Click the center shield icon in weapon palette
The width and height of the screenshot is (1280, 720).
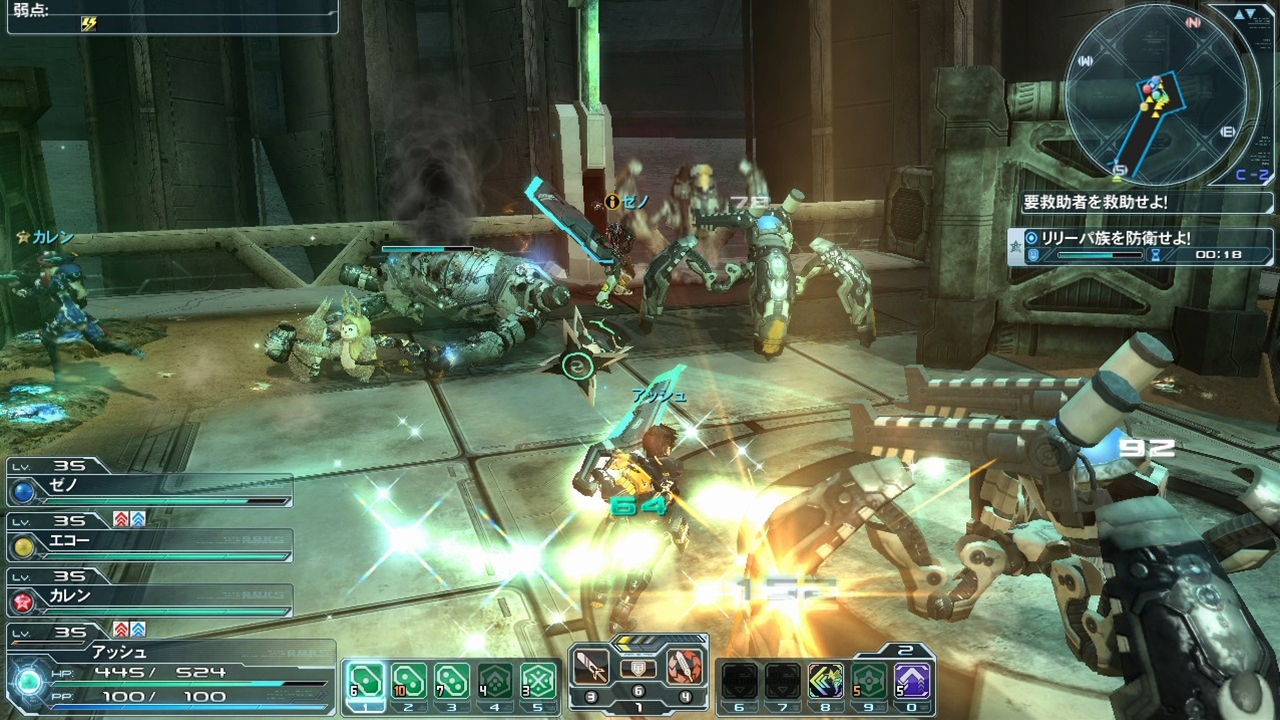click(x=639, y=668)
